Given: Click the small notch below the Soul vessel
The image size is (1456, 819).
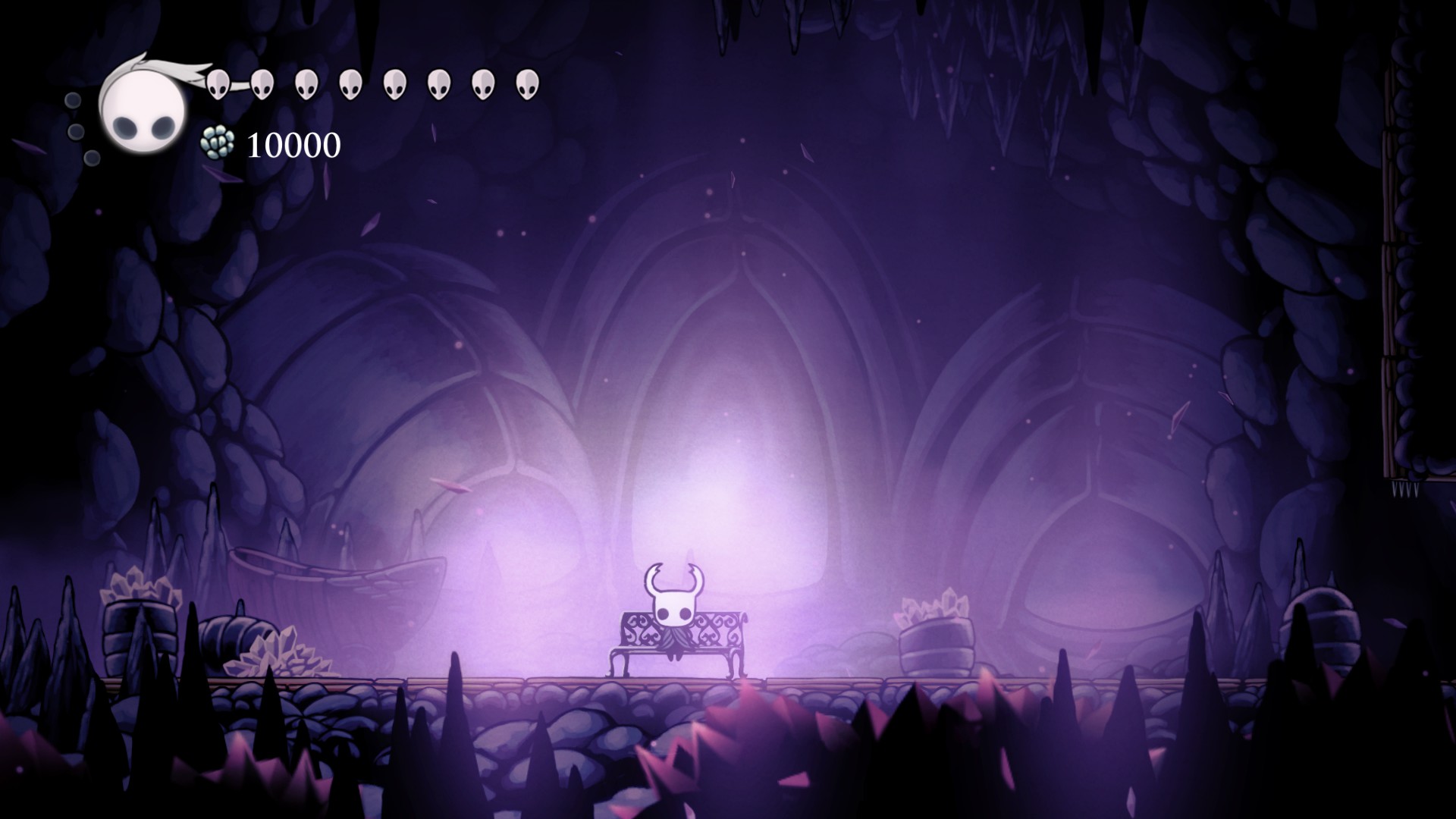Looking at the screenshot, I should tap(93, 157).
